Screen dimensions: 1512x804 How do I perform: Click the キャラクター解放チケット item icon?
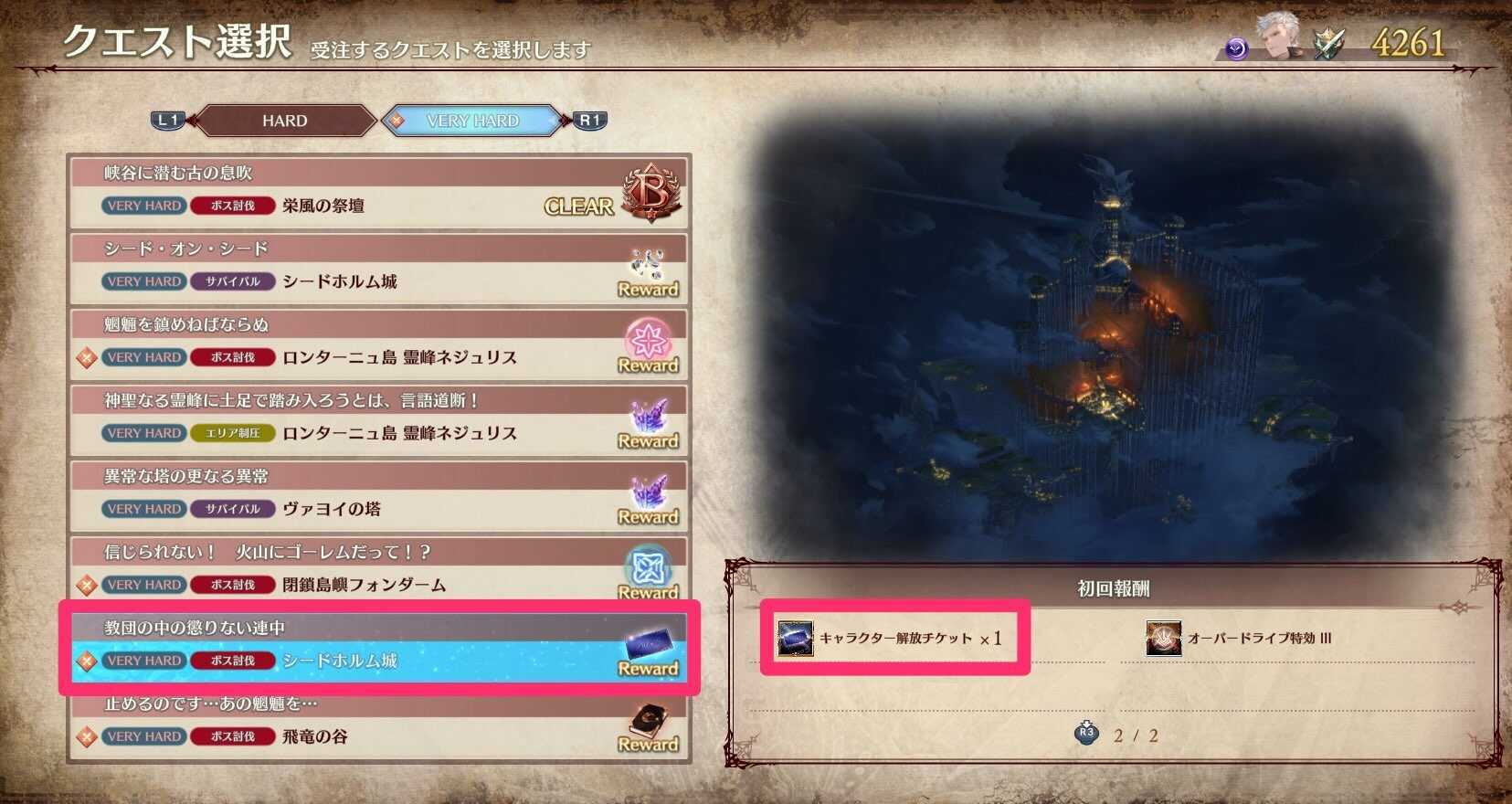796,639
